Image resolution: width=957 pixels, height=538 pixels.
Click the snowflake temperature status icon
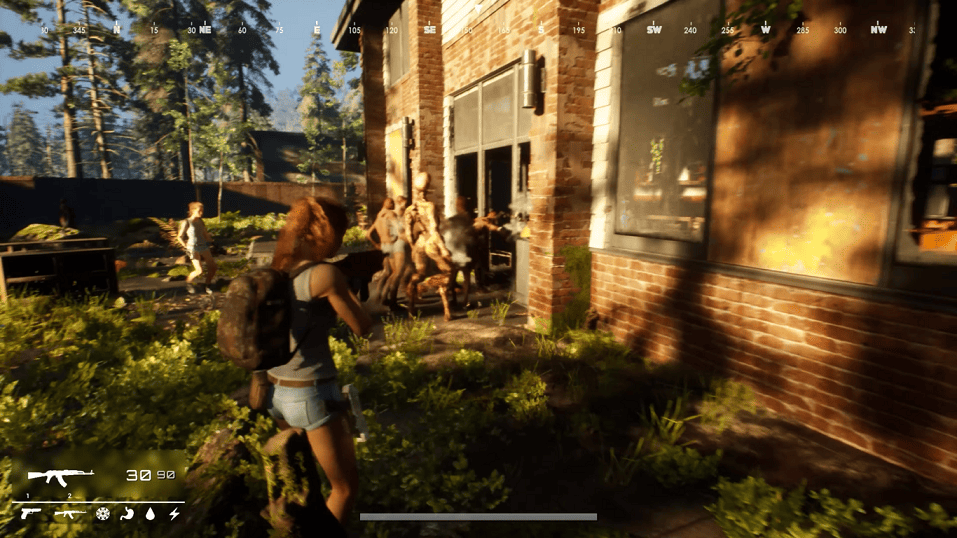(102, 514)
